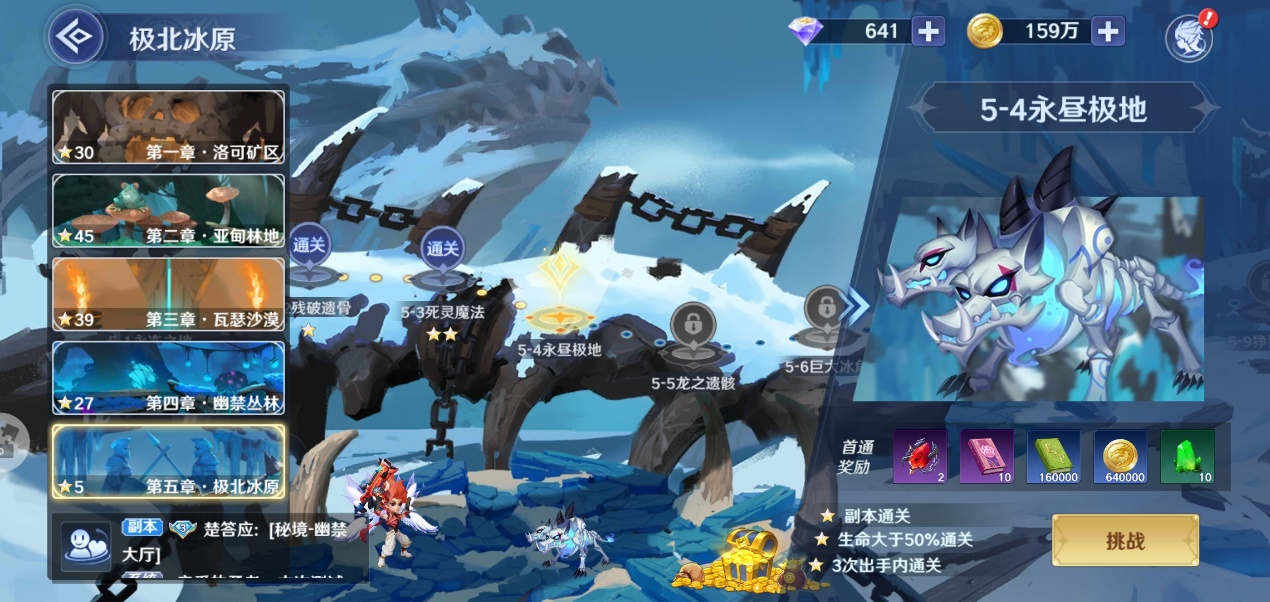The height and width of the screenshot is (602, 1270).
Task: View the red gem reward item
Action: coord(919,457)
